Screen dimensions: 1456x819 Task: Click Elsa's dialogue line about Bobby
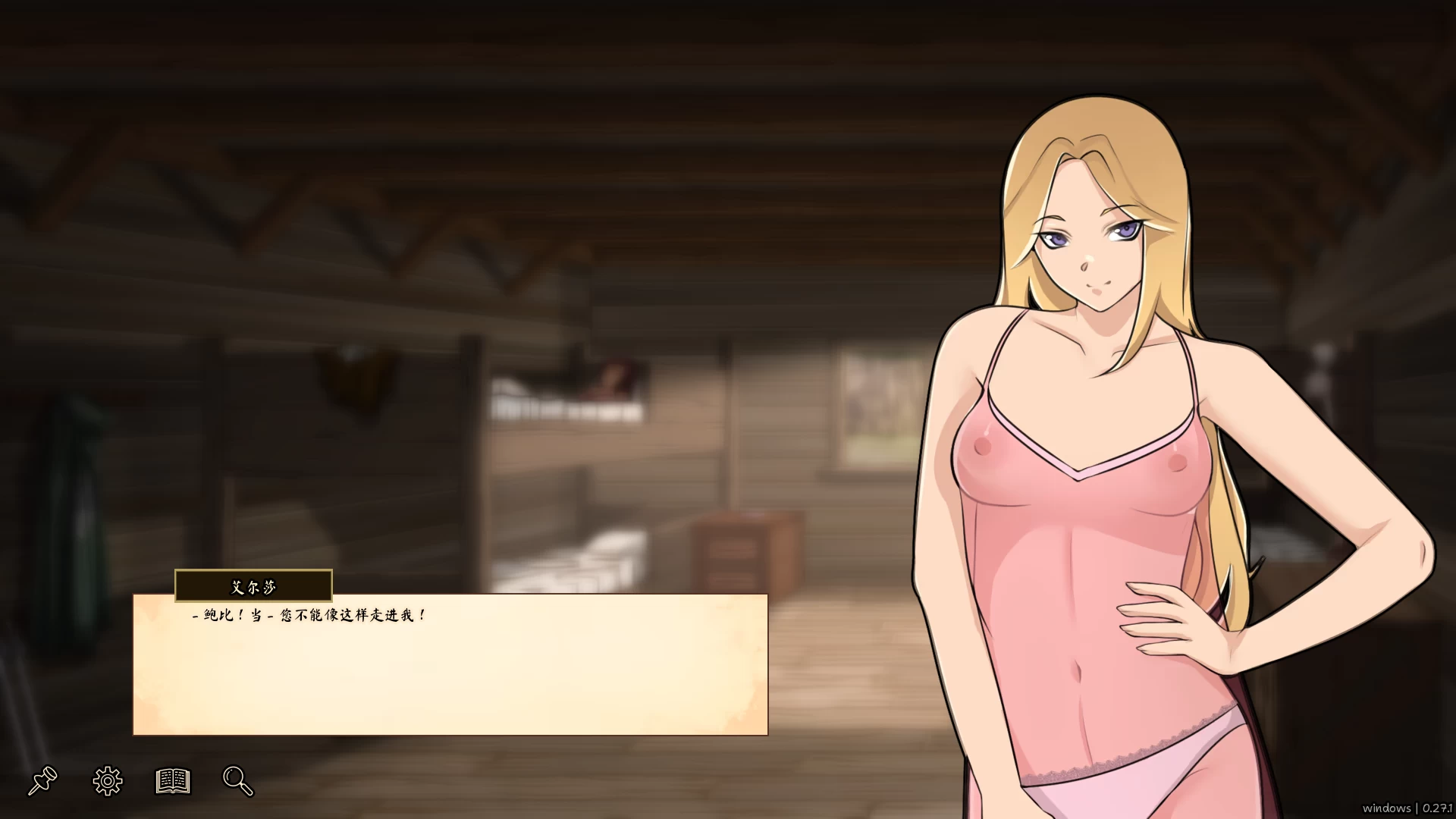point(307,616)
